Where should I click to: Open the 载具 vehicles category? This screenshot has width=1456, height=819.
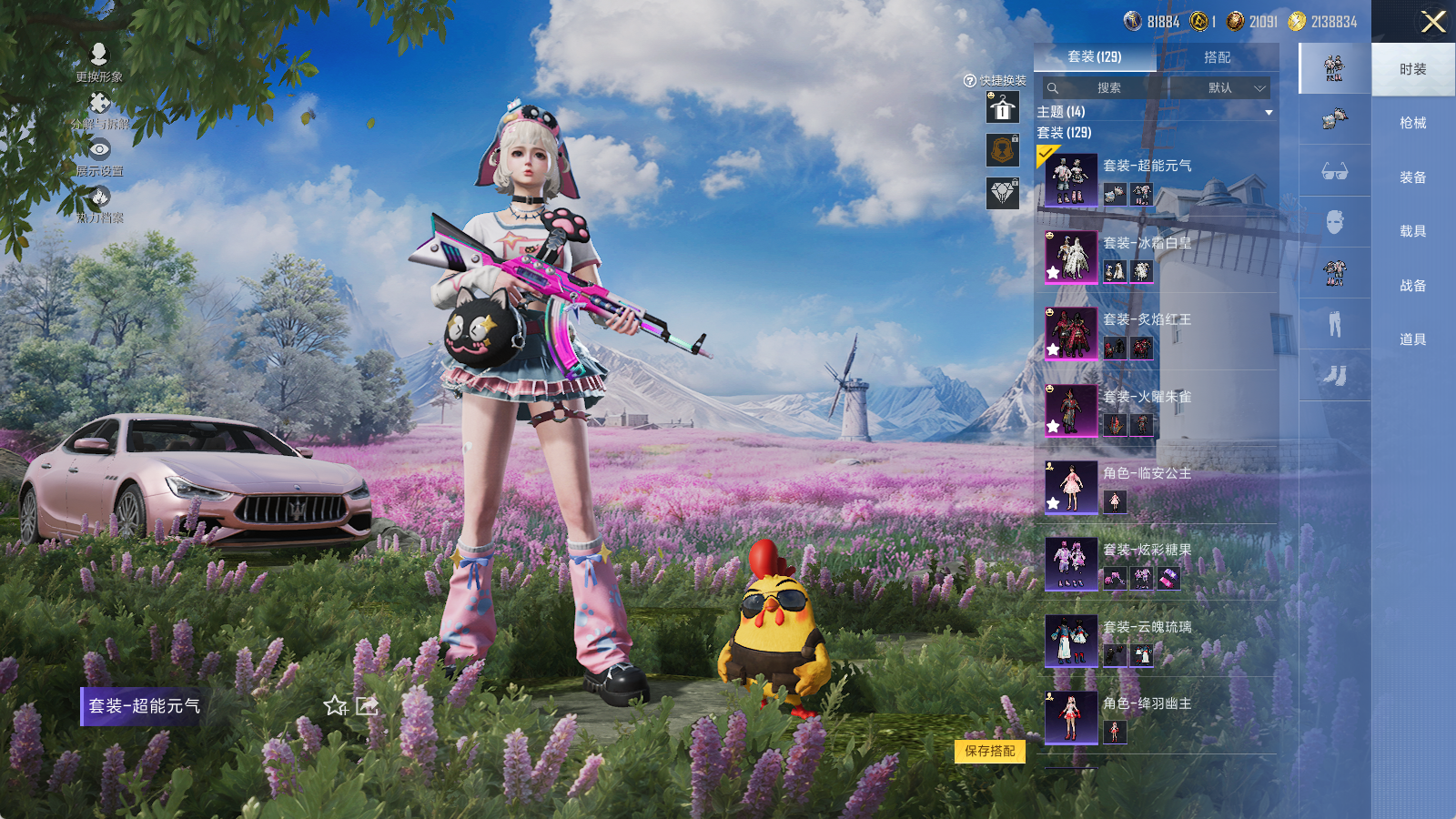pyautogui.click(x=1412, y=231)
